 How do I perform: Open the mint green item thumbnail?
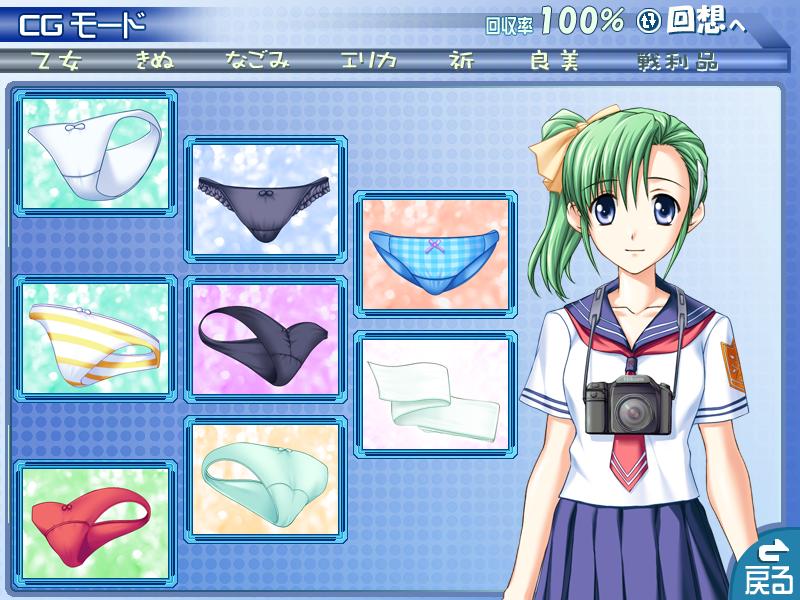266,478
